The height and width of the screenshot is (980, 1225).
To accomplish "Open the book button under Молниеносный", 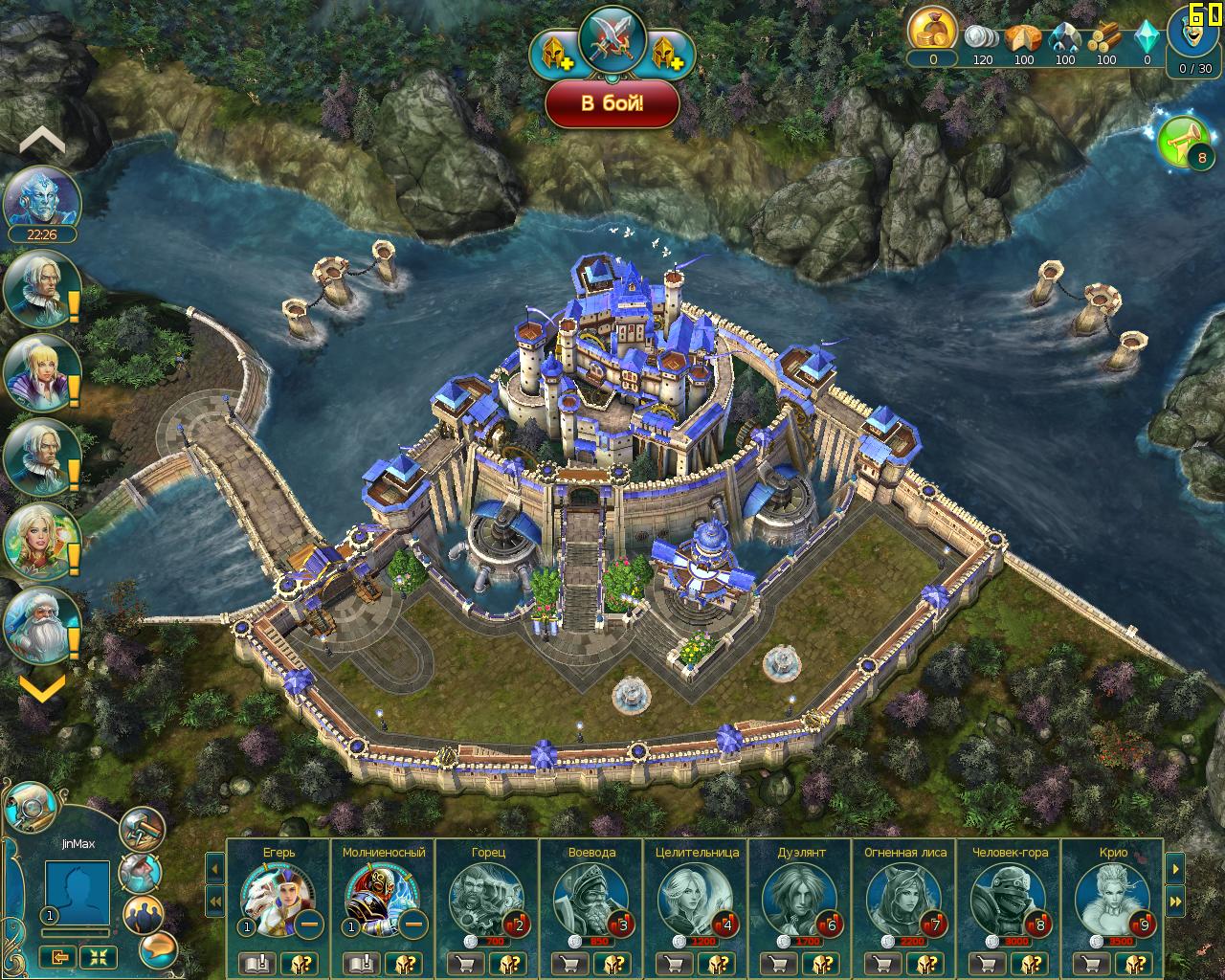I will (x=363, y=964).
